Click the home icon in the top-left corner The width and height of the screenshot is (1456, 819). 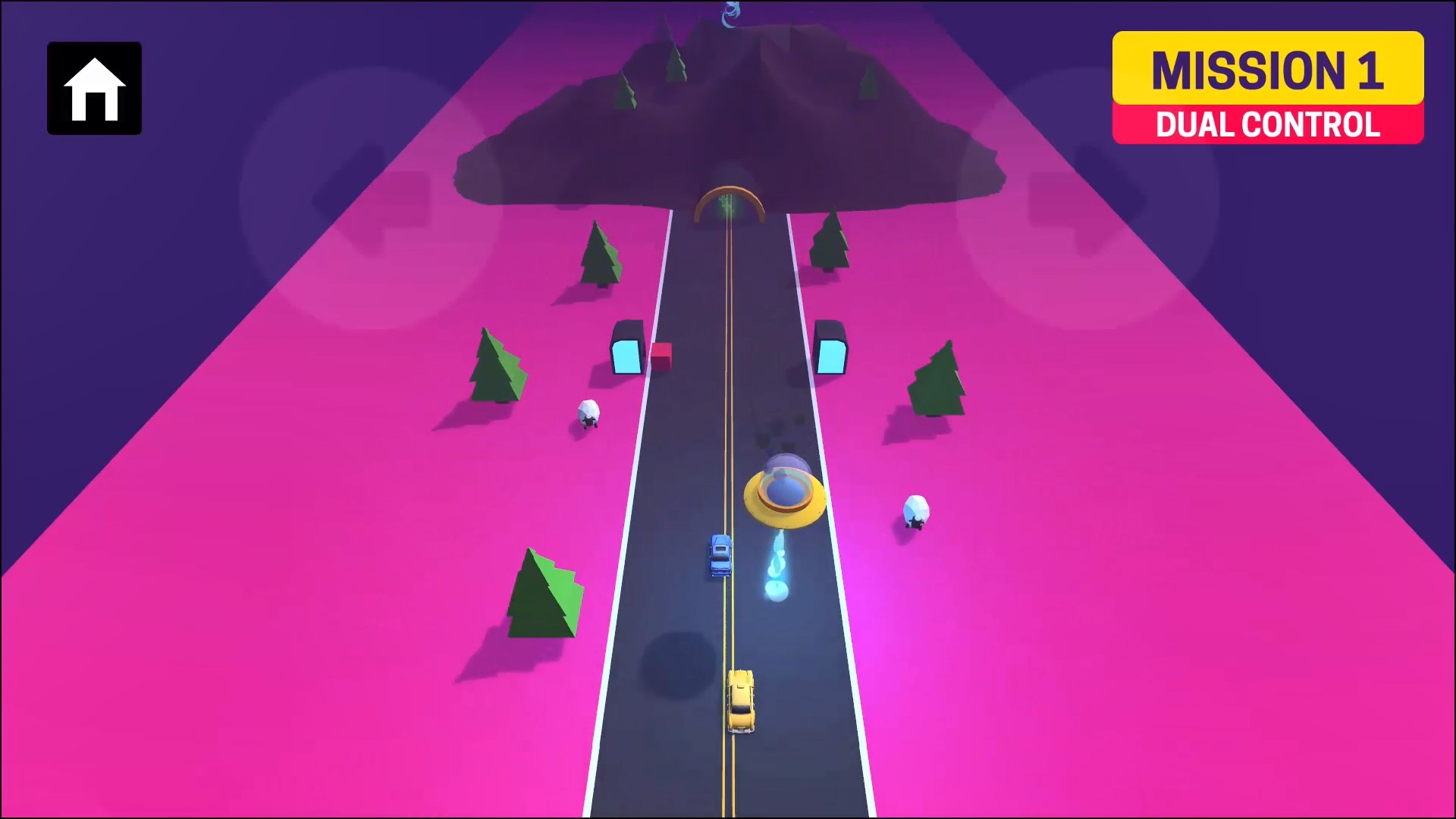[93, 88]
